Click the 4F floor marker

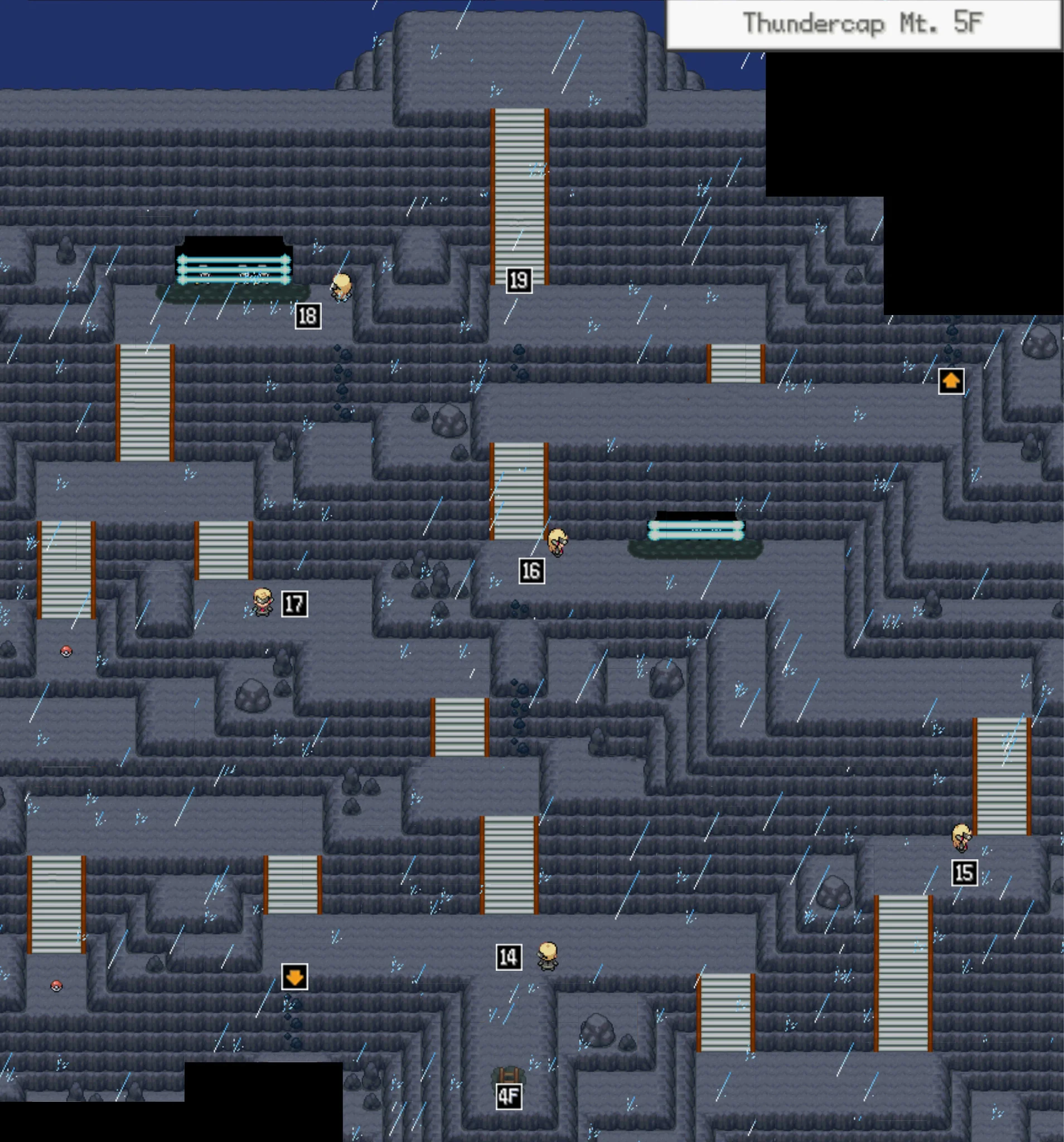pos(509,1097)
